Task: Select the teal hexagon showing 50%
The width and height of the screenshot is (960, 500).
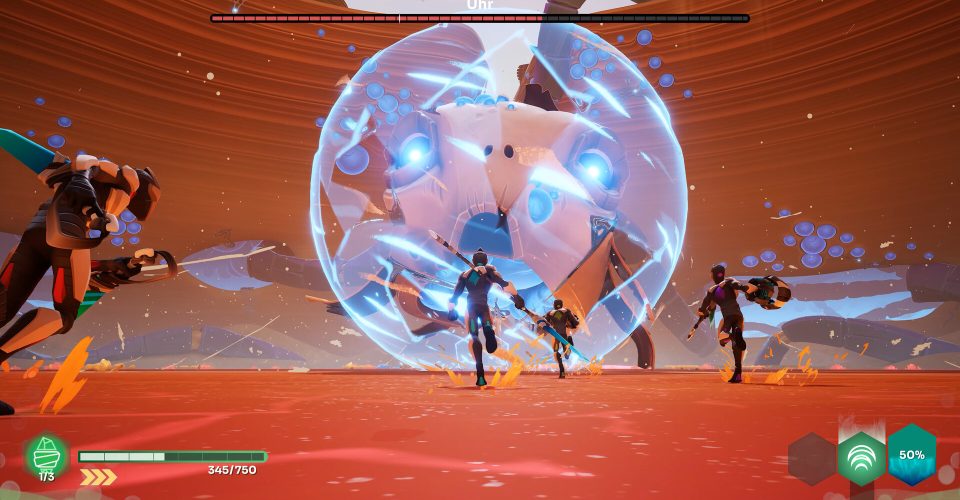Action: point(911,454)
